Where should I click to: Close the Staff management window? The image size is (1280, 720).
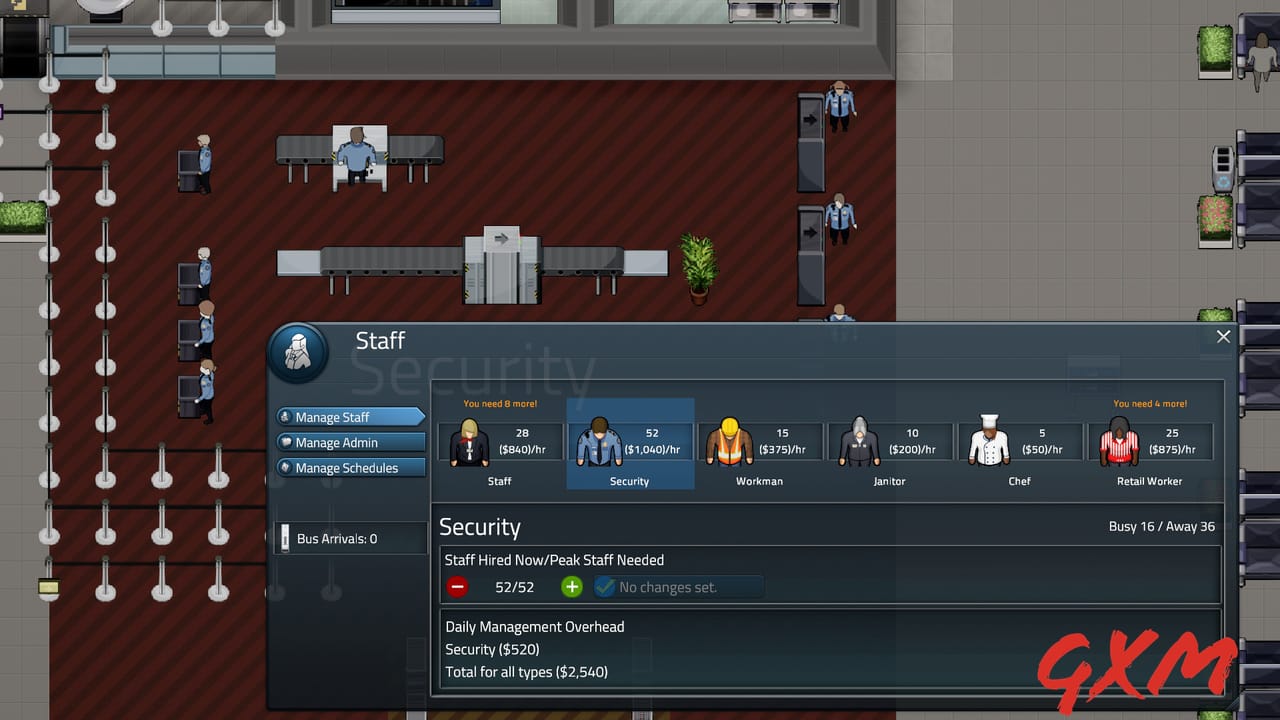[1222, 337]
